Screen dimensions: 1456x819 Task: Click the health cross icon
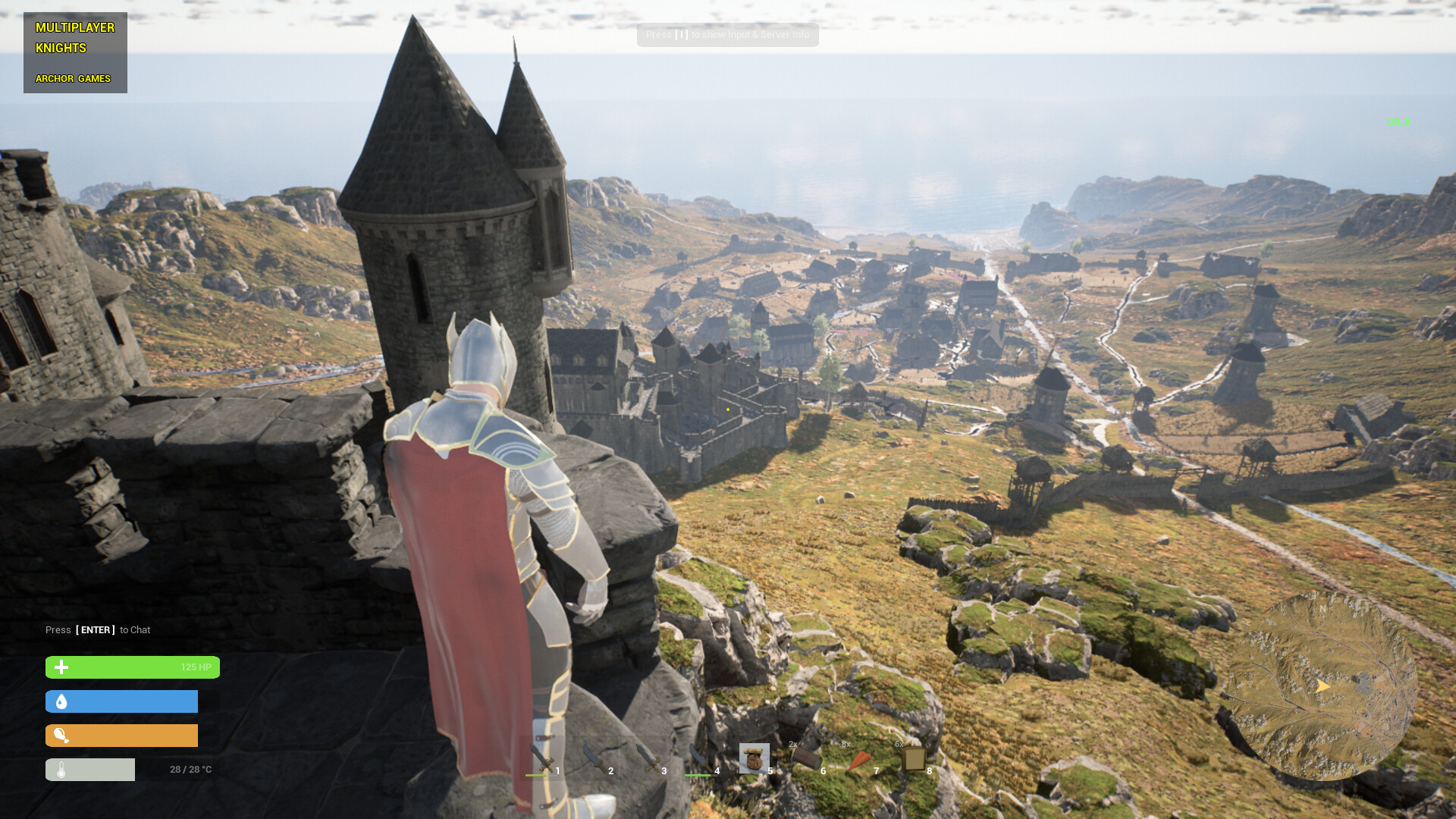point(60,667)
